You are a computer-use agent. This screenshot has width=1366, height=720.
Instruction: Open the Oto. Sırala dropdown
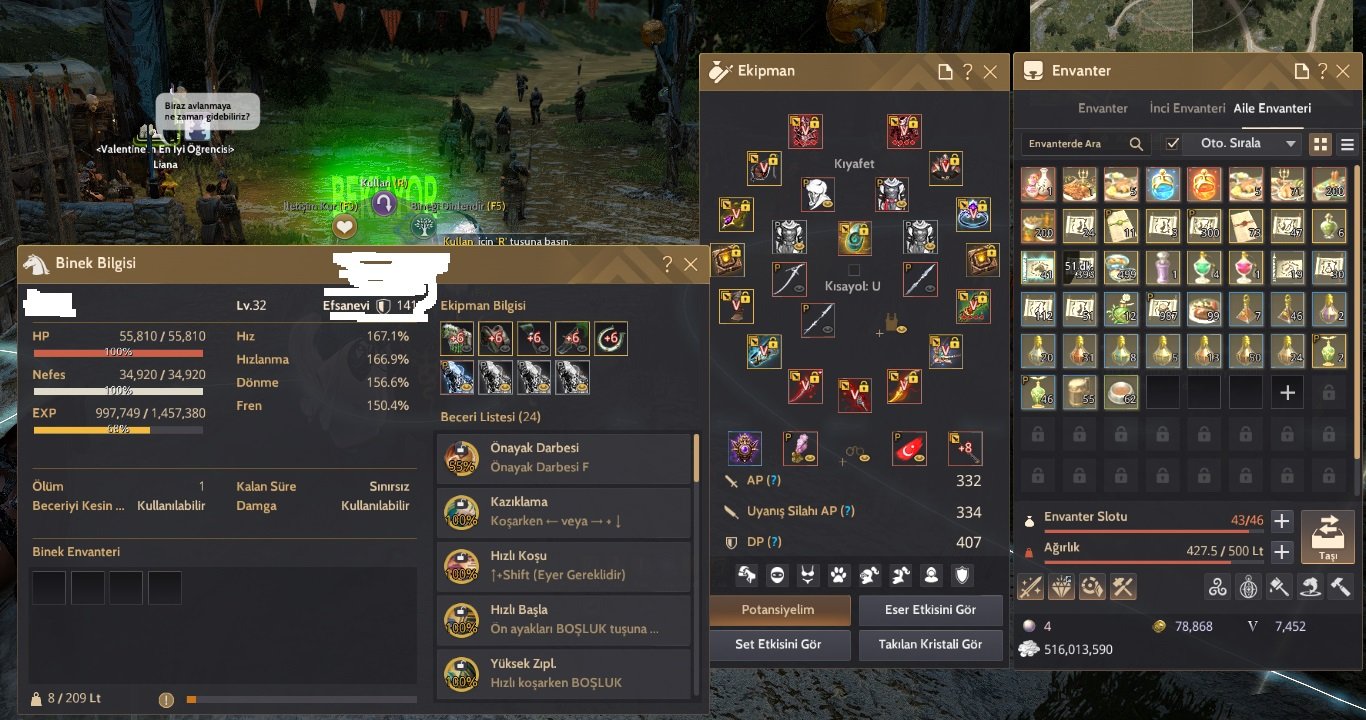(x=1243, y=143)
